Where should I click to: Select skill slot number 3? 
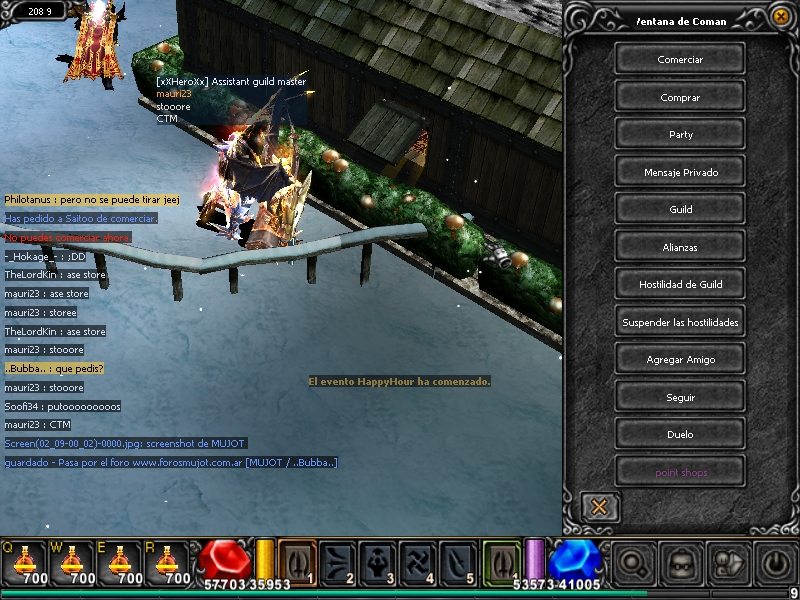(380, 562)
